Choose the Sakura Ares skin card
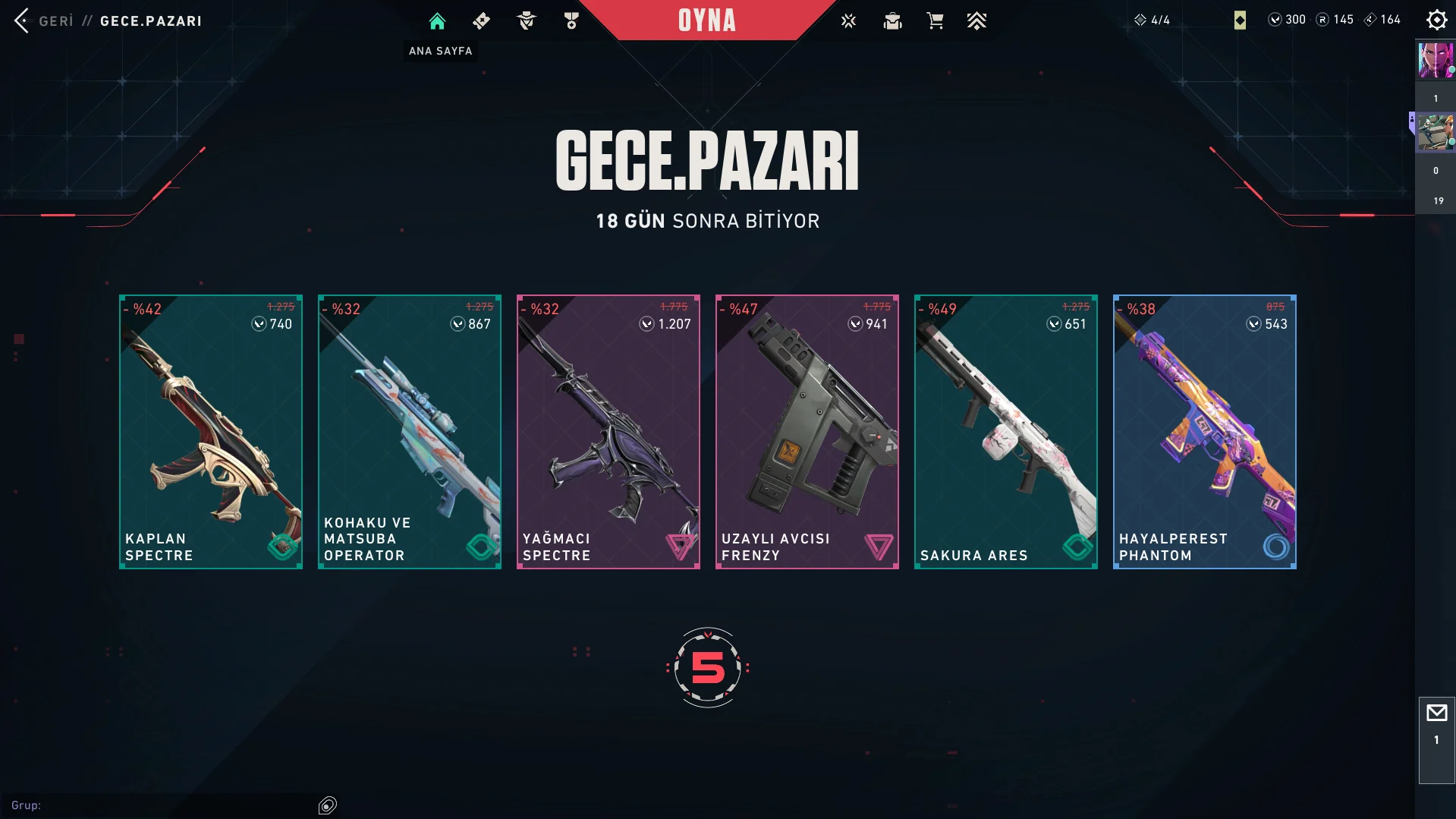Image resolution: width=1456 pixels, height=819 pixels. click(1006, 431)
